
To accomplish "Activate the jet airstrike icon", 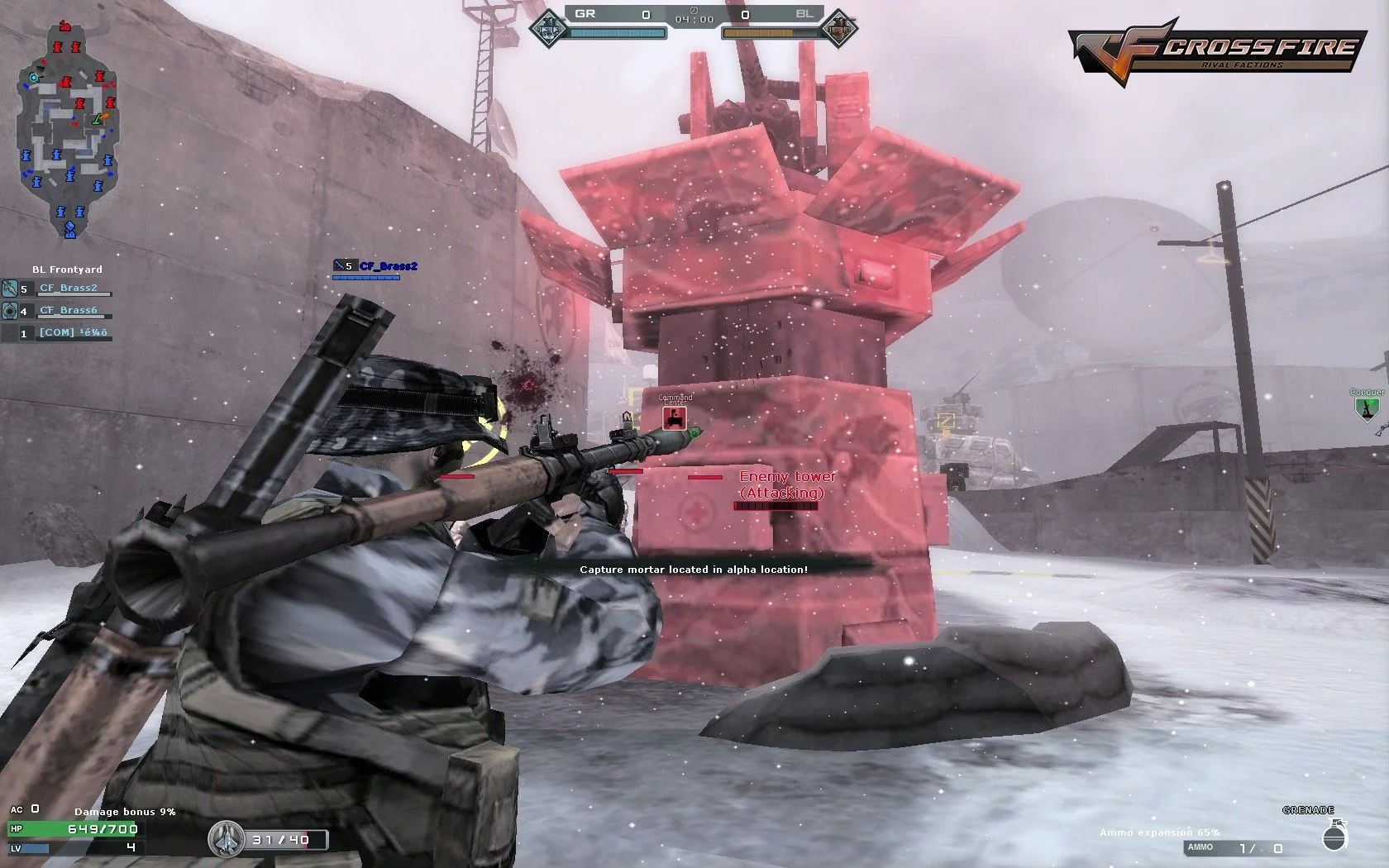I will click(x=224, y=838).
